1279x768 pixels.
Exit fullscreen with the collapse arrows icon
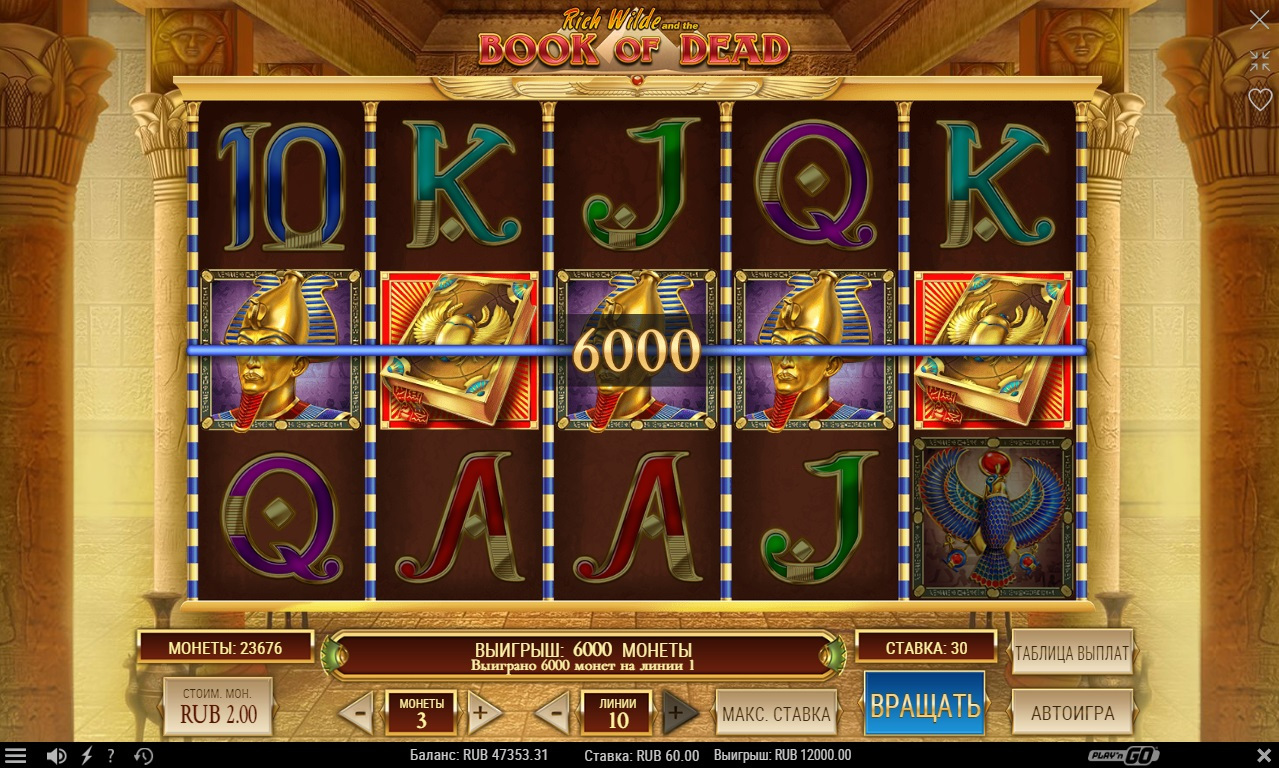click(x=1259, y=60)
